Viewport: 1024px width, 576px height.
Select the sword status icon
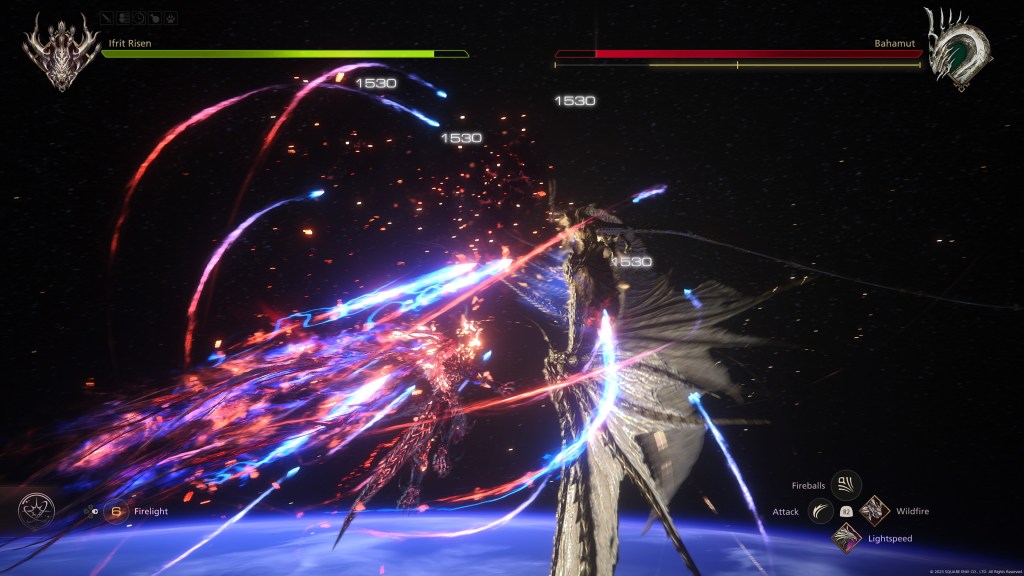pos(107,18)
